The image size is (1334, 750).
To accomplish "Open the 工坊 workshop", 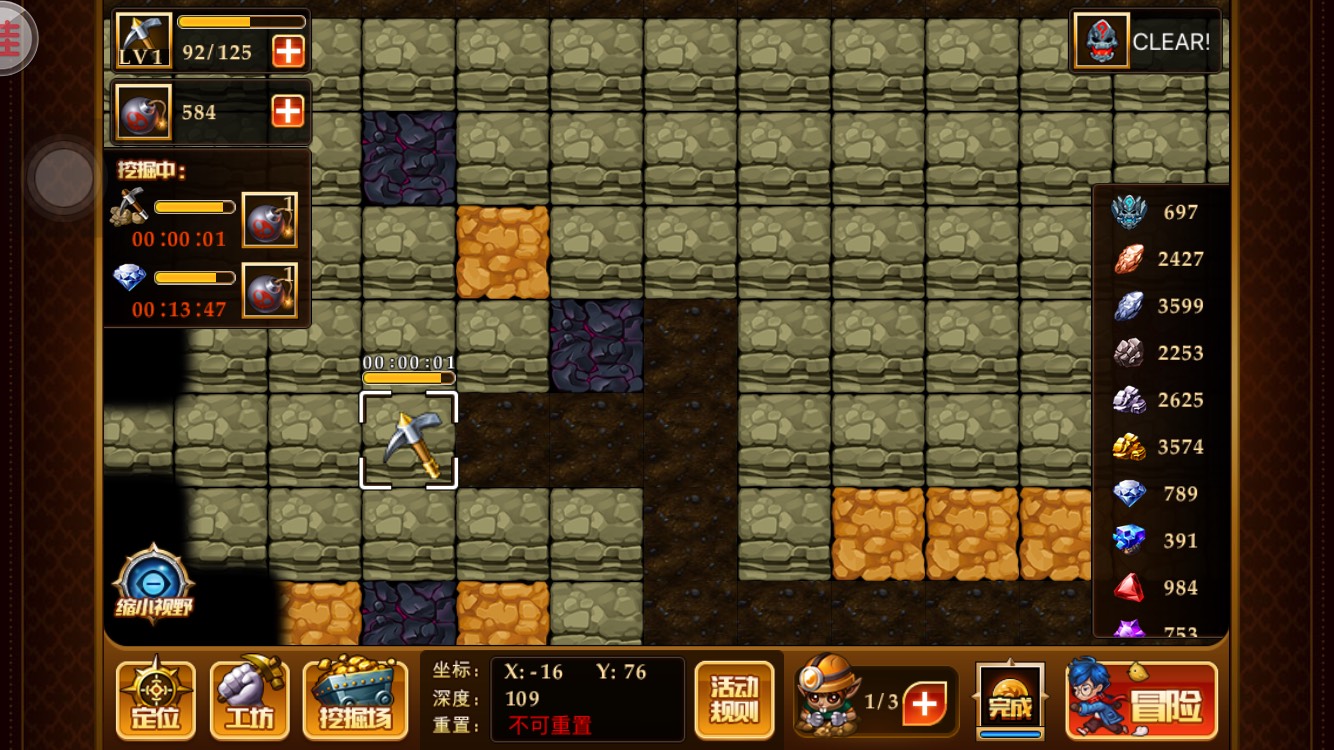I will pyautogui.click(x=249, y=699).
